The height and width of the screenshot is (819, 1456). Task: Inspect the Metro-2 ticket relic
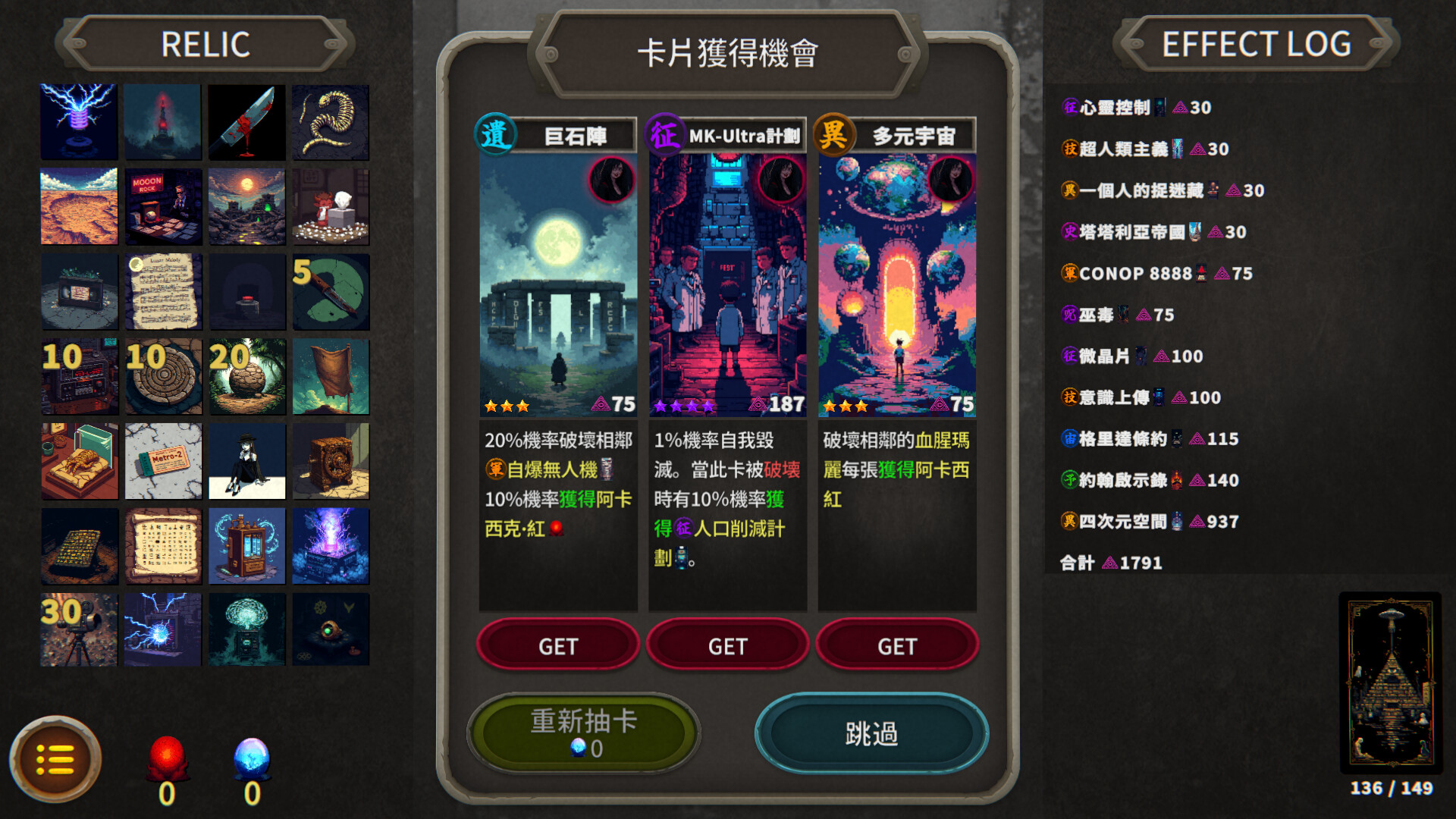point(163,461)
